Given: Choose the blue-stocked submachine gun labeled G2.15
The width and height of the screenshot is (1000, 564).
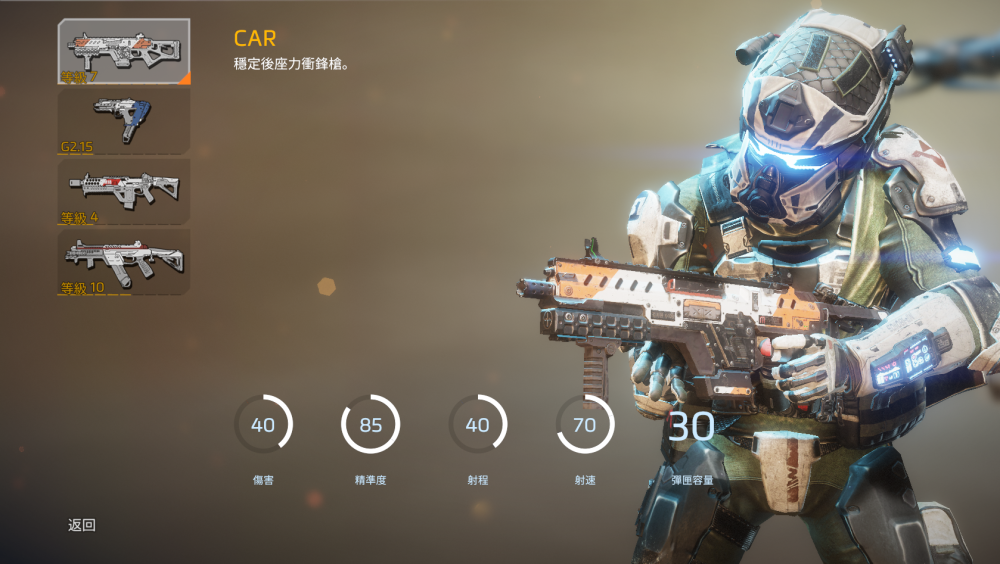Looking at the screenshot, I should 124,121.
